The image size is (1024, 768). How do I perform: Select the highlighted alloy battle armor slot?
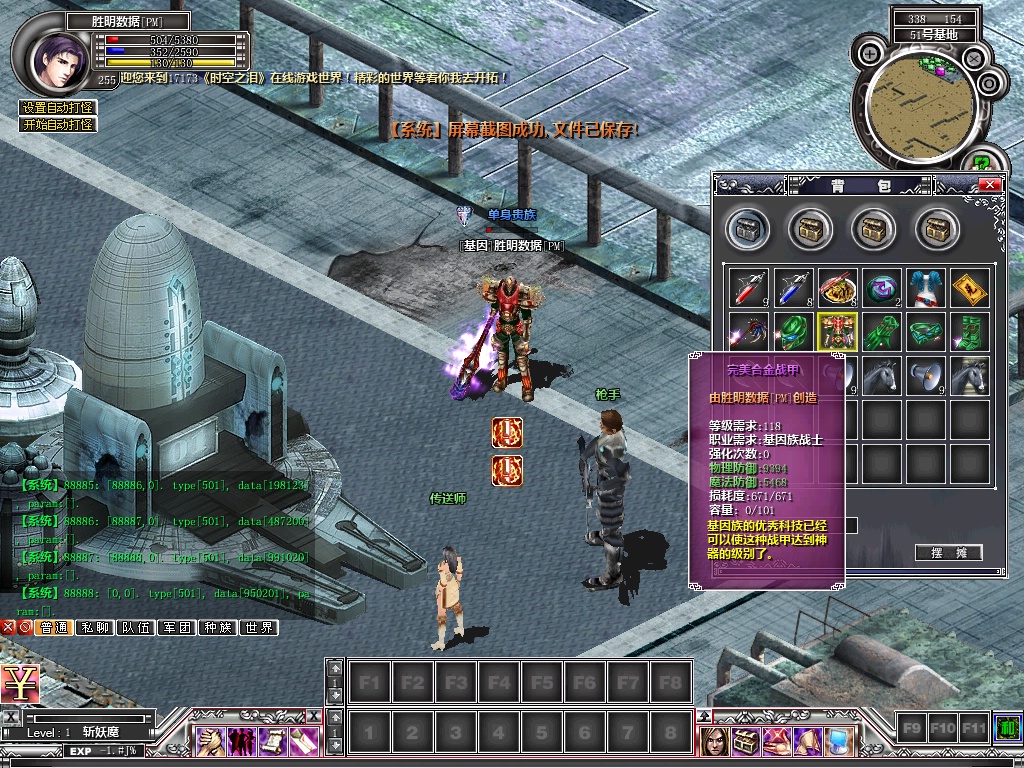point(836,332)
